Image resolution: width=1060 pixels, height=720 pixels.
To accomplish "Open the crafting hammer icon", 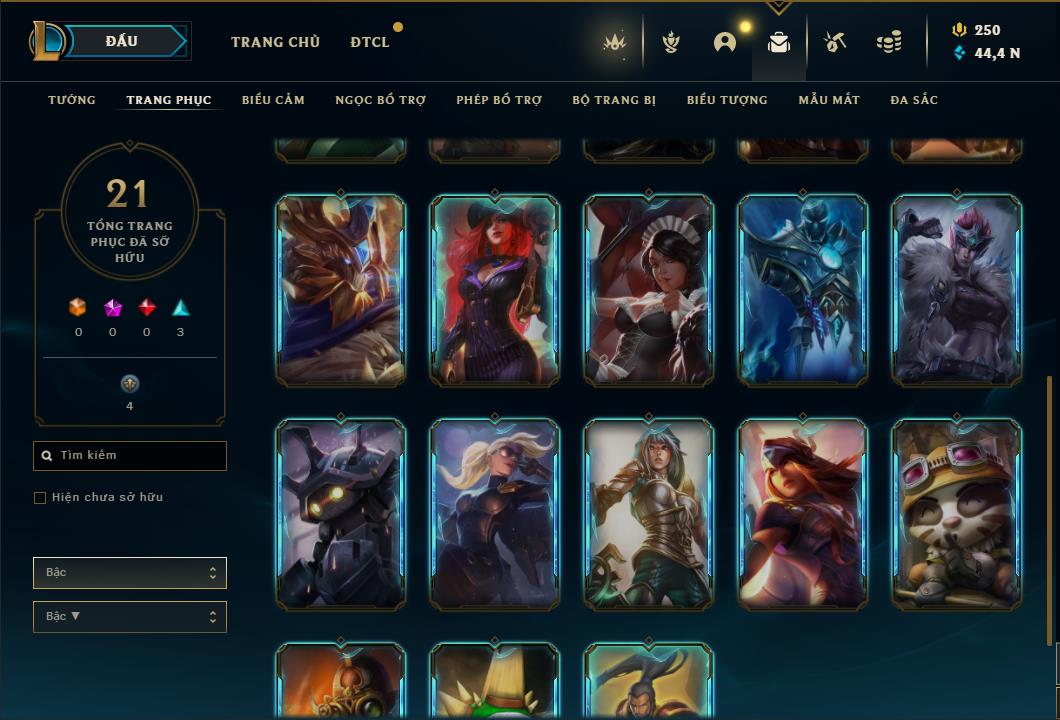I will coord(835,42).
